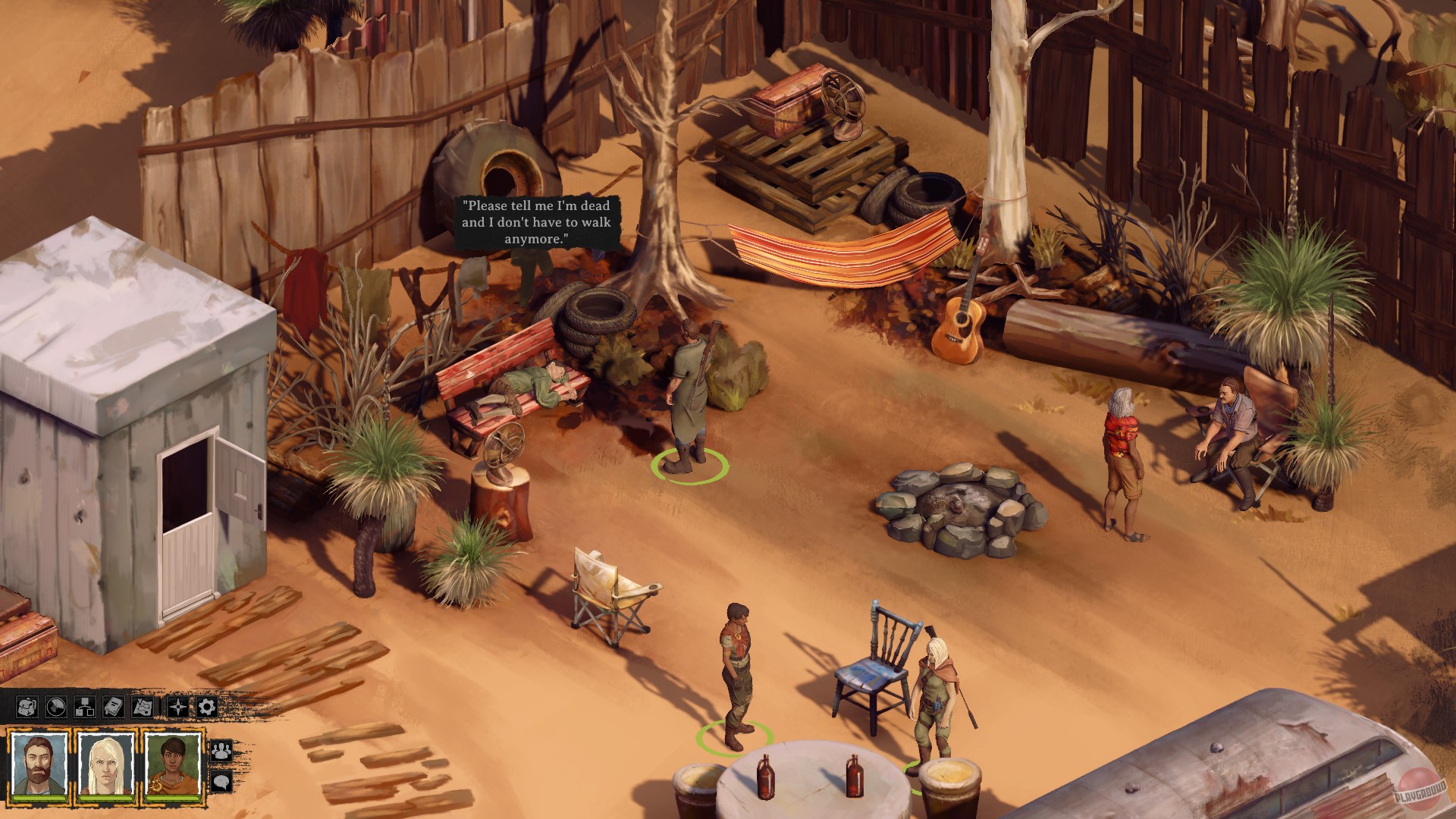Open the inventory backpack icon
The image size is (1456, 819).
click(x=28, y=707)
